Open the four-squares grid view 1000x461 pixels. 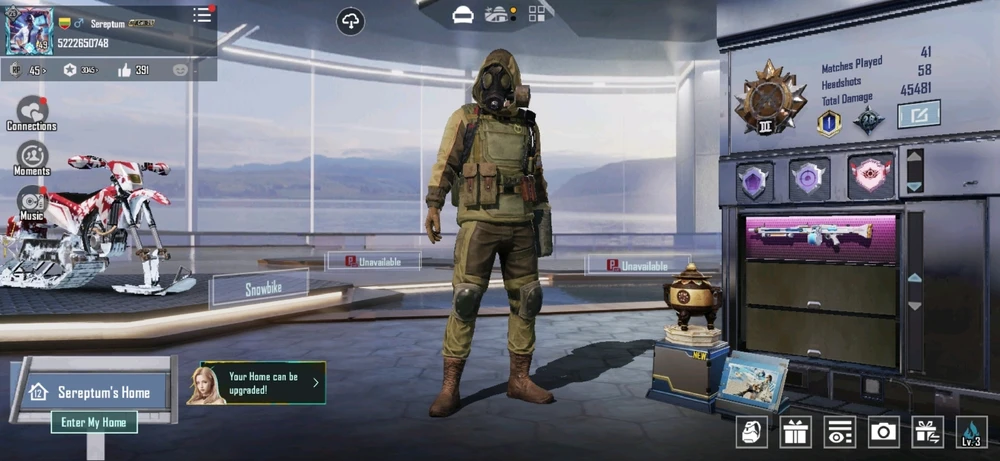coord(537,14)
